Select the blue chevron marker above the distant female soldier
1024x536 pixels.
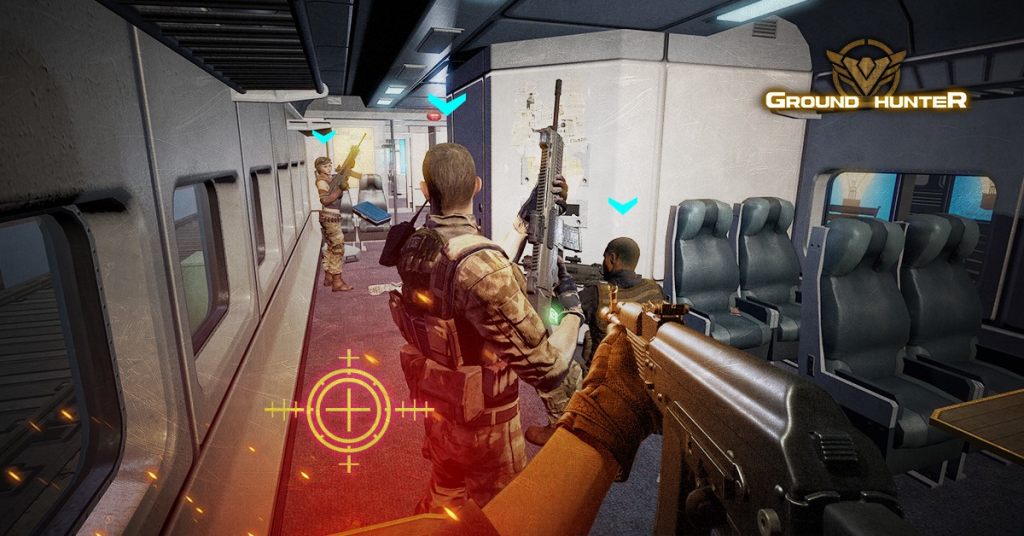[x=322, y=133]
